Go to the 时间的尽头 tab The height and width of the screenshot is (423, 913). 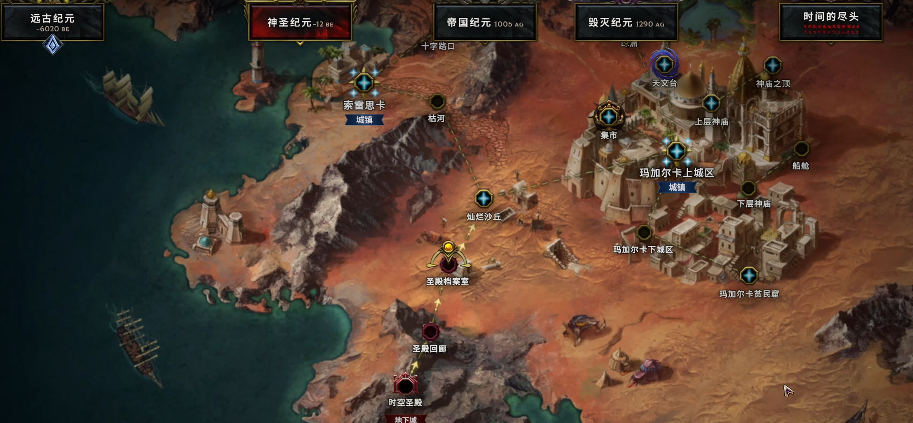pos(830,21)
